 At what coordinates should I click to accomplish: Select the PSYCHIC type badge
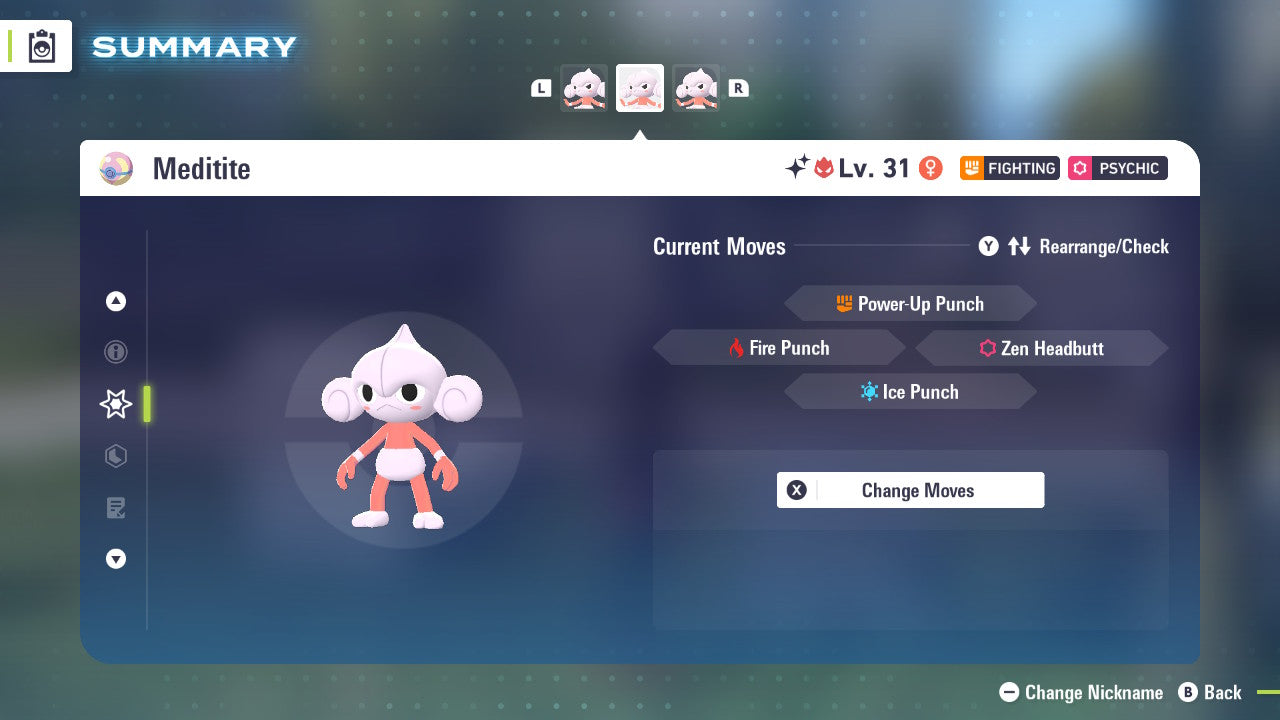(x=1117, y=168)
